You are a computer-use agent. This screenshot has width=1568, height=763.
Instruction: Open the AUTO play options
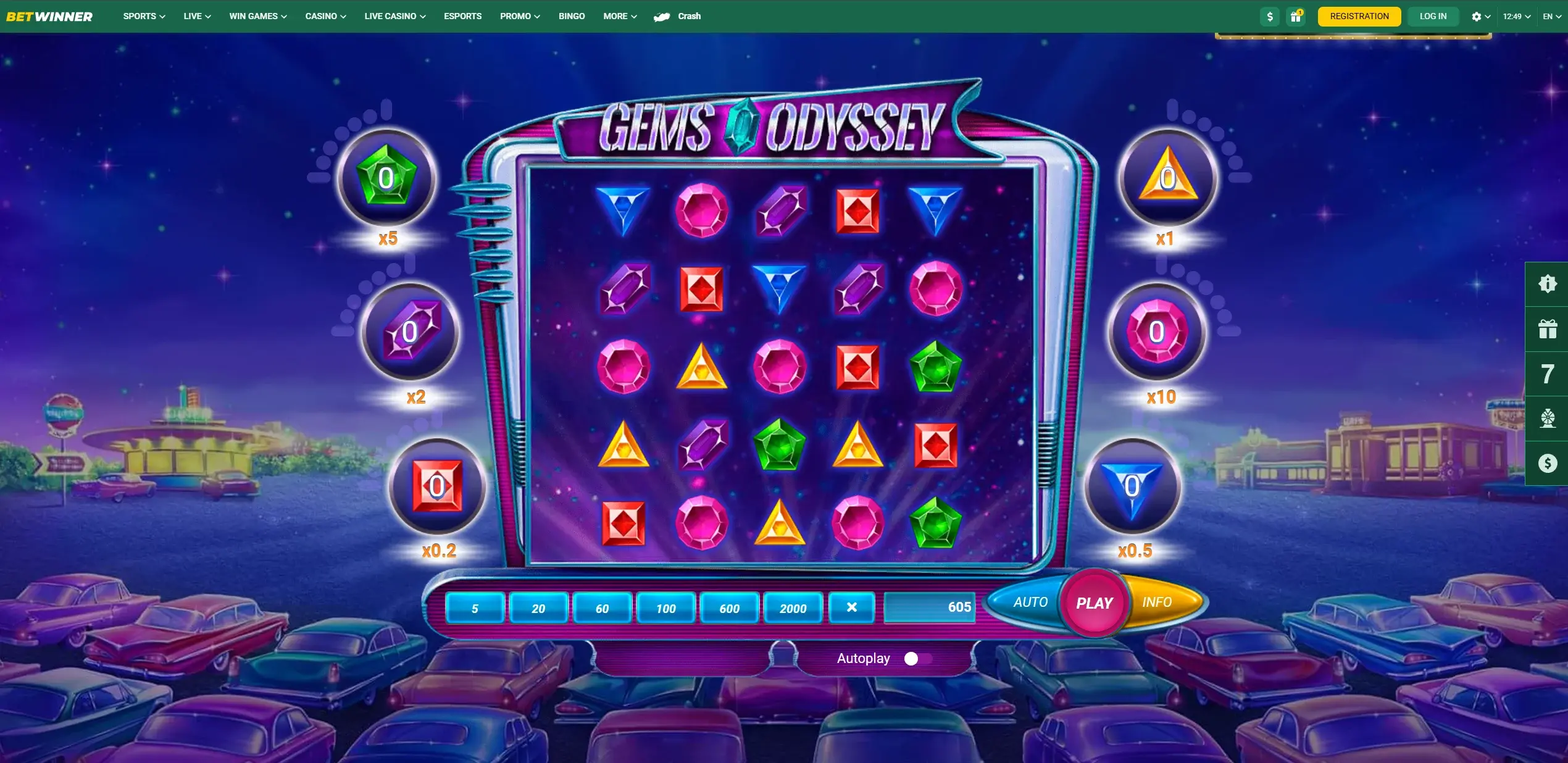pyautogui.click(x=1030, y=602)
